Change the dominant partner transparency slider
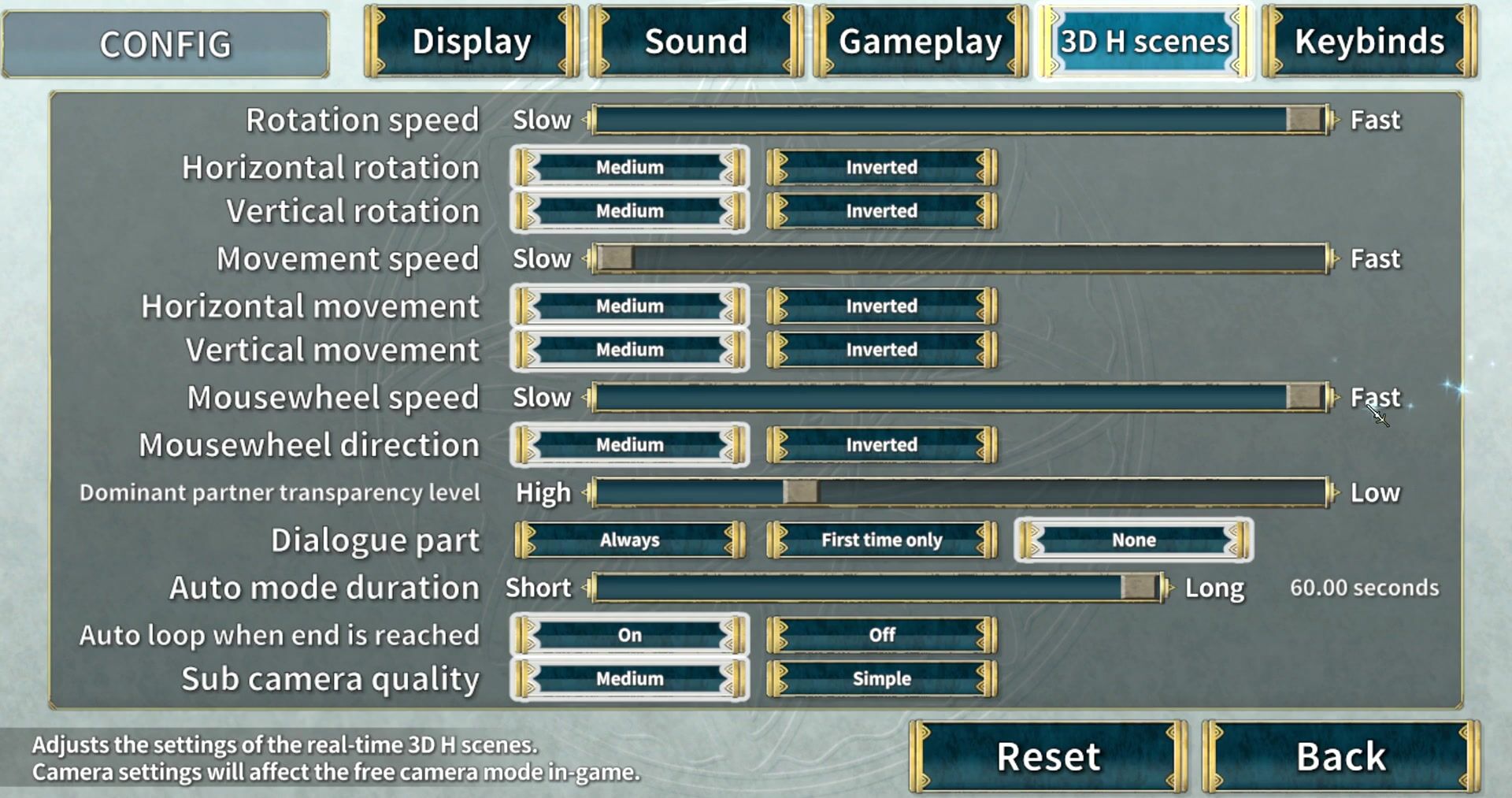This screenshot has height=798, width=1512. coord(959,492)
